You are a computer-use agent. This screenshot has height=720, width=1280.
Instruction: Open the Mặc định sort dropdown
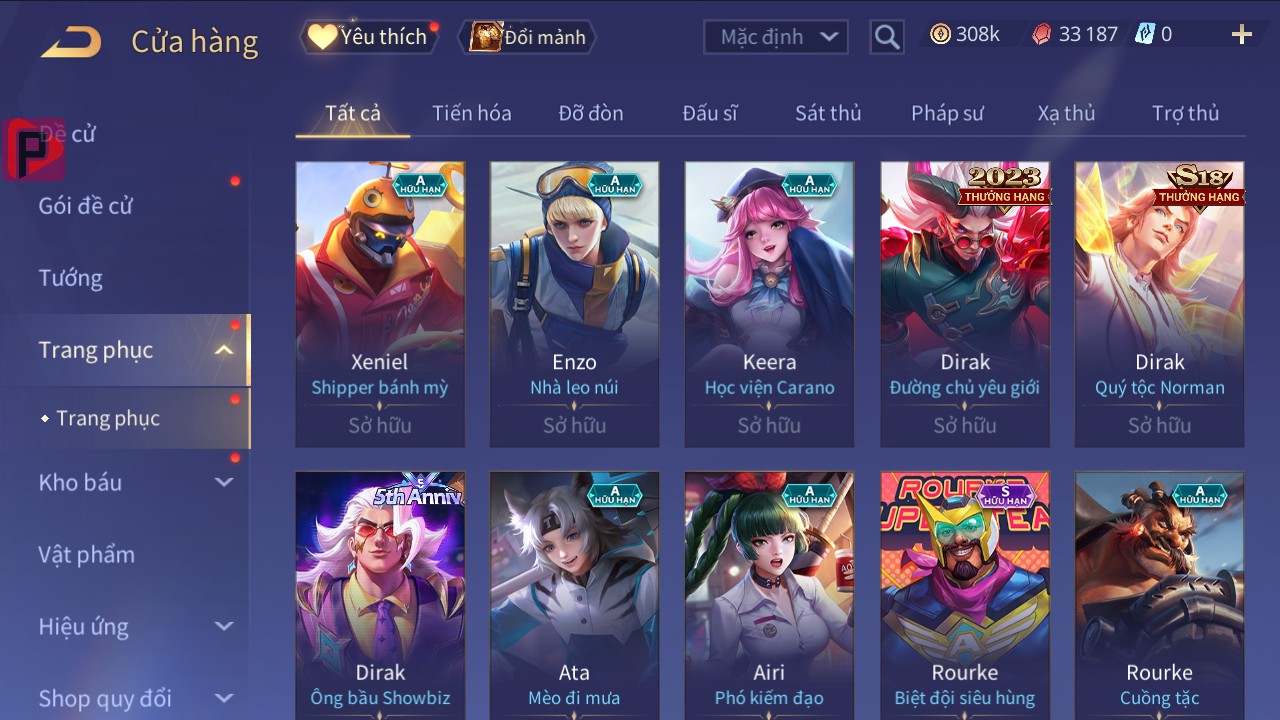tap(776, 37)
